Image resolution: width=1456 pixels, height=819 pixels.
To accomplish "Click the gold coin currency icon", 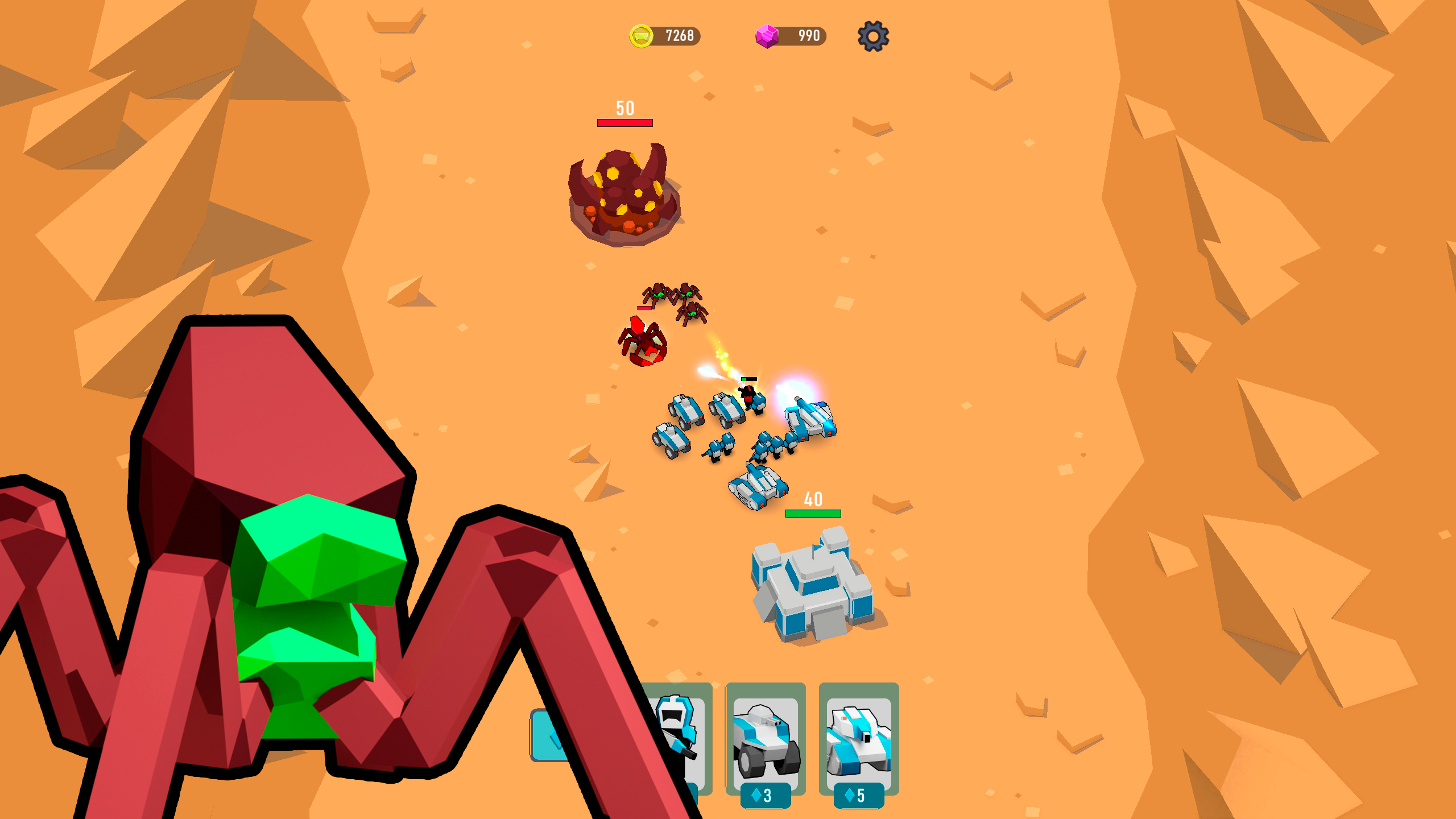I will (642, 36).
